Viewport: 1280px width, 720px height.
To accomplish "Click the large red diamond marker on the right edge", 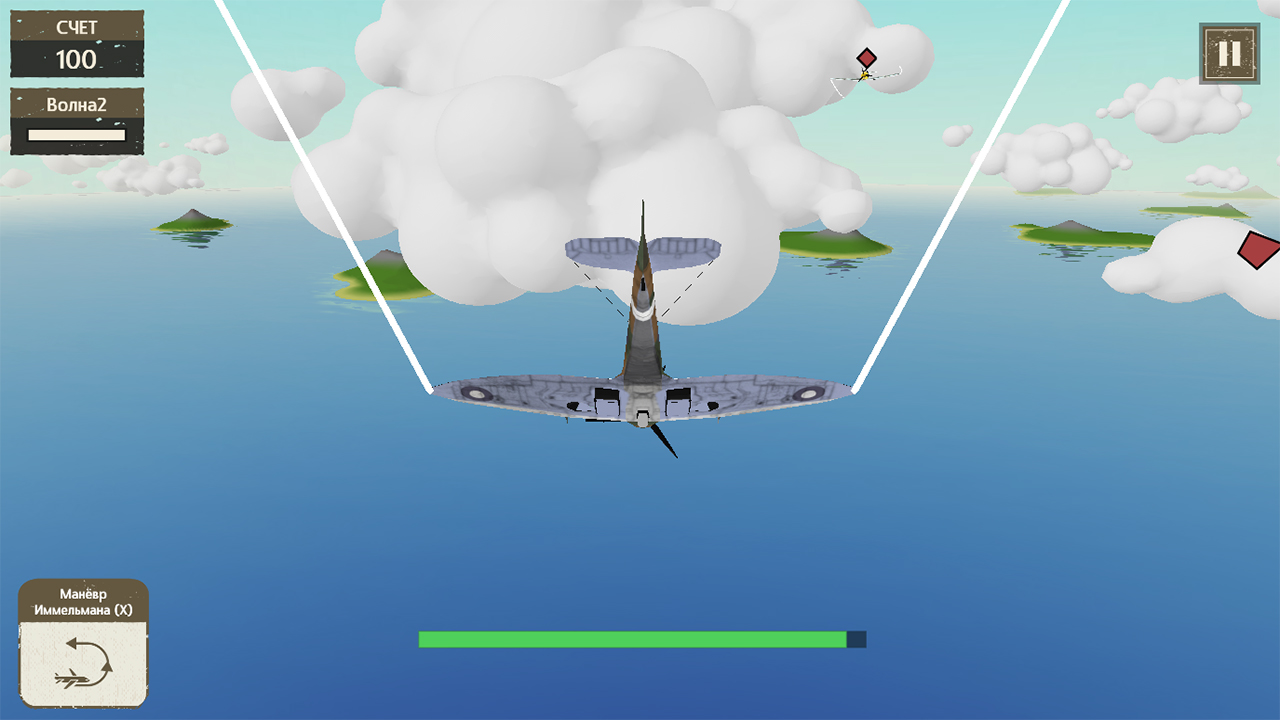I will 1258,250.
